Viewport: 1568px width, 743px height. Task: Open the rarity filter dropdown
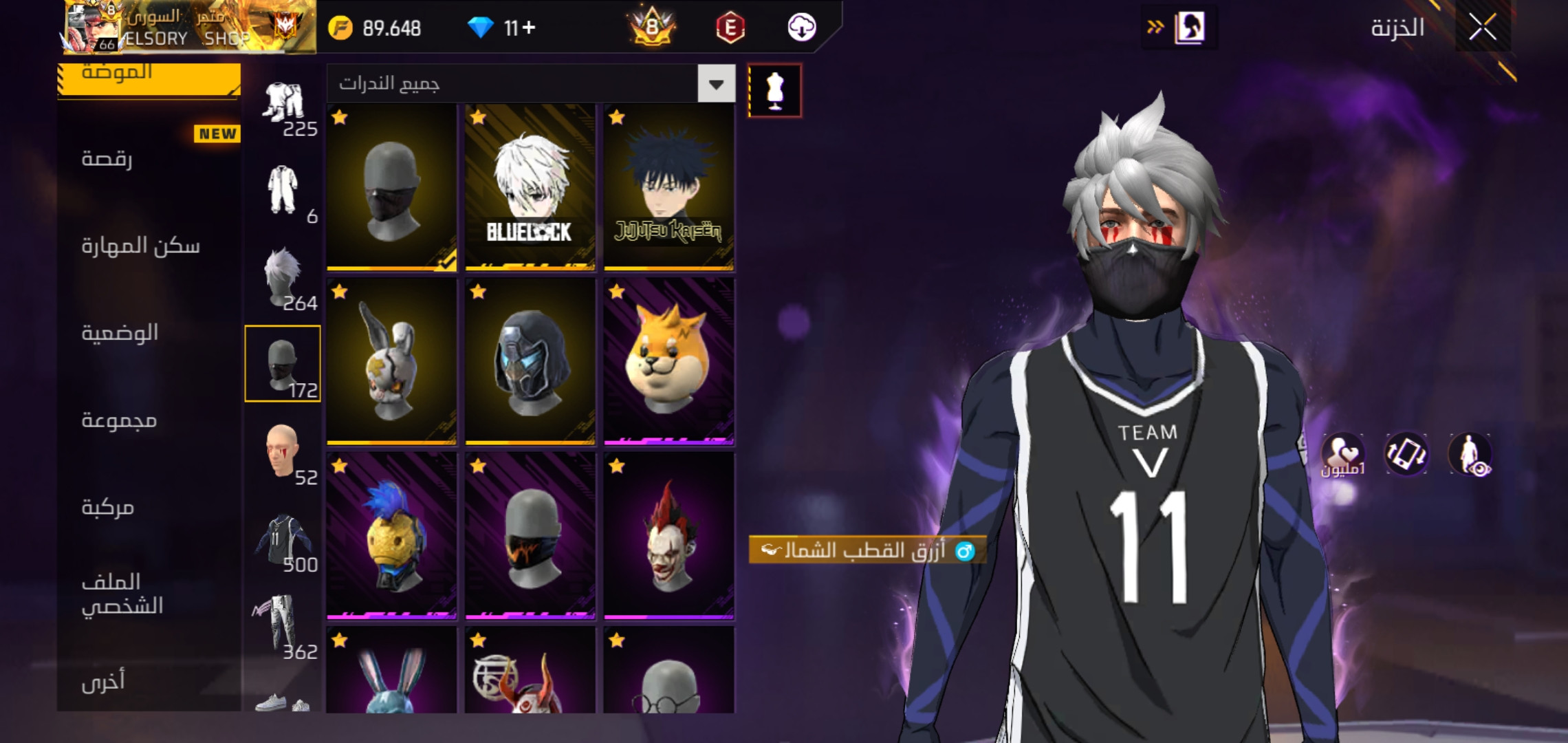716,84
